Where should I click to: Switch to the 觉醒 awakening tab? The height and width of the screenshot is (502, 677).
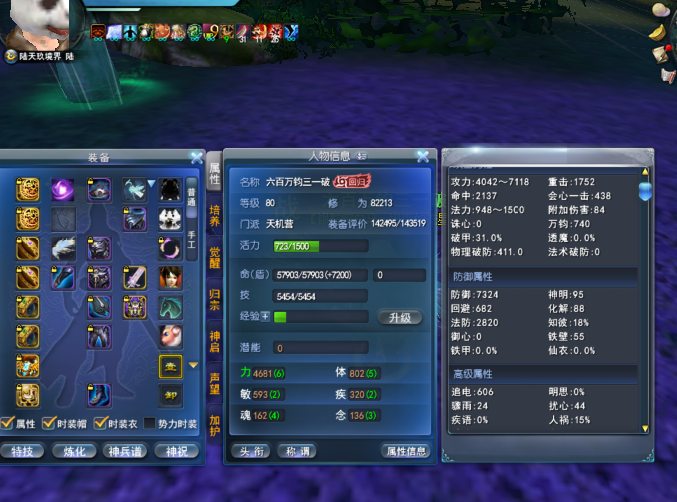[214, 257]
